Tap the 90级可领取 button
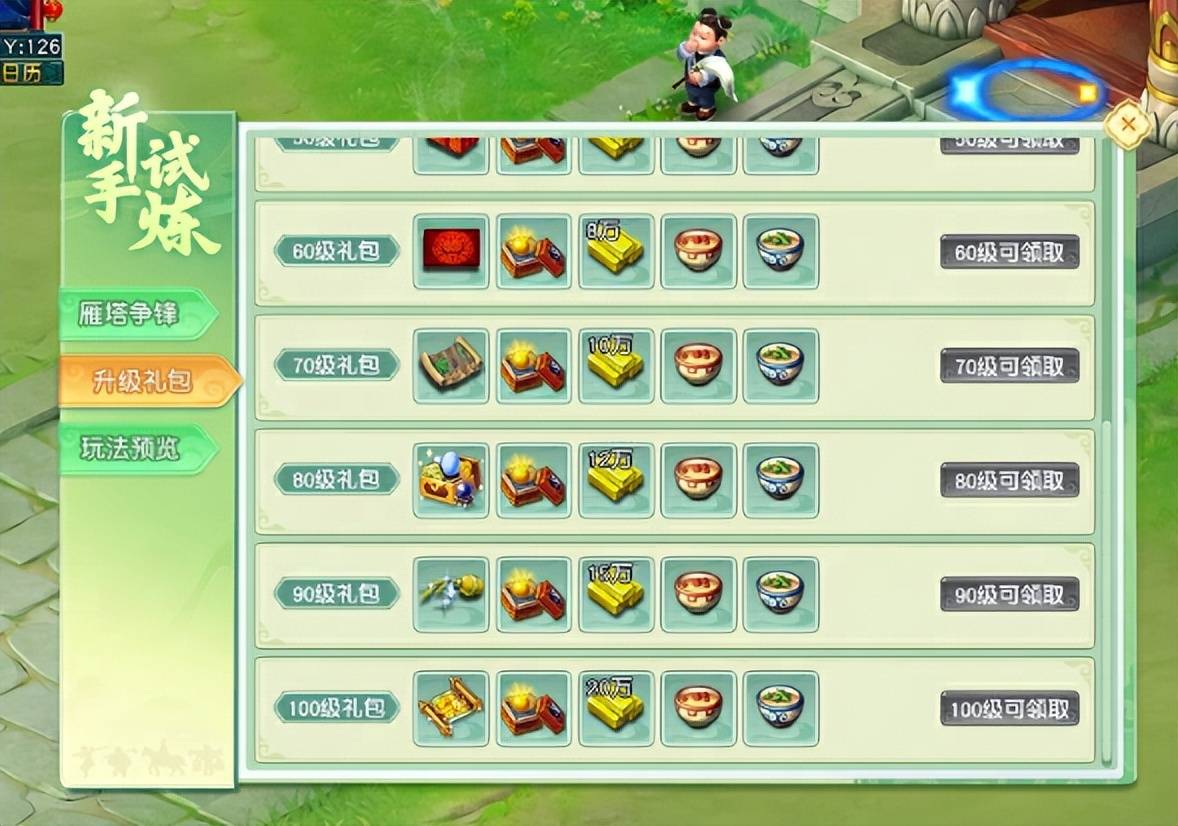 (x=1009, y=594)
